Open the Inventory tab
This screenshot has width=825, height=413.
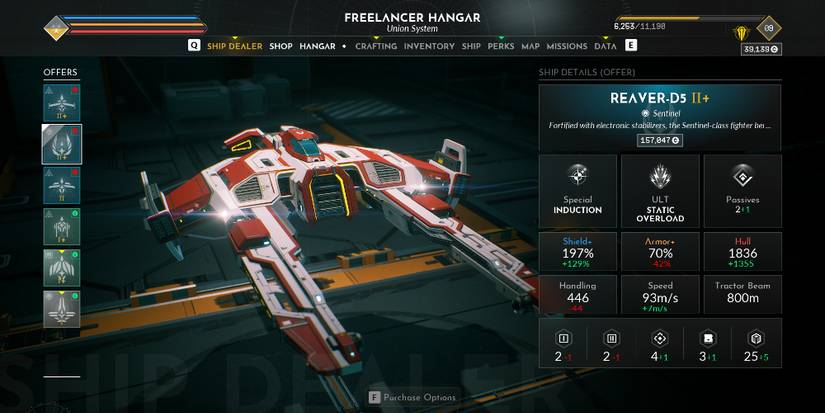[429, 46]
